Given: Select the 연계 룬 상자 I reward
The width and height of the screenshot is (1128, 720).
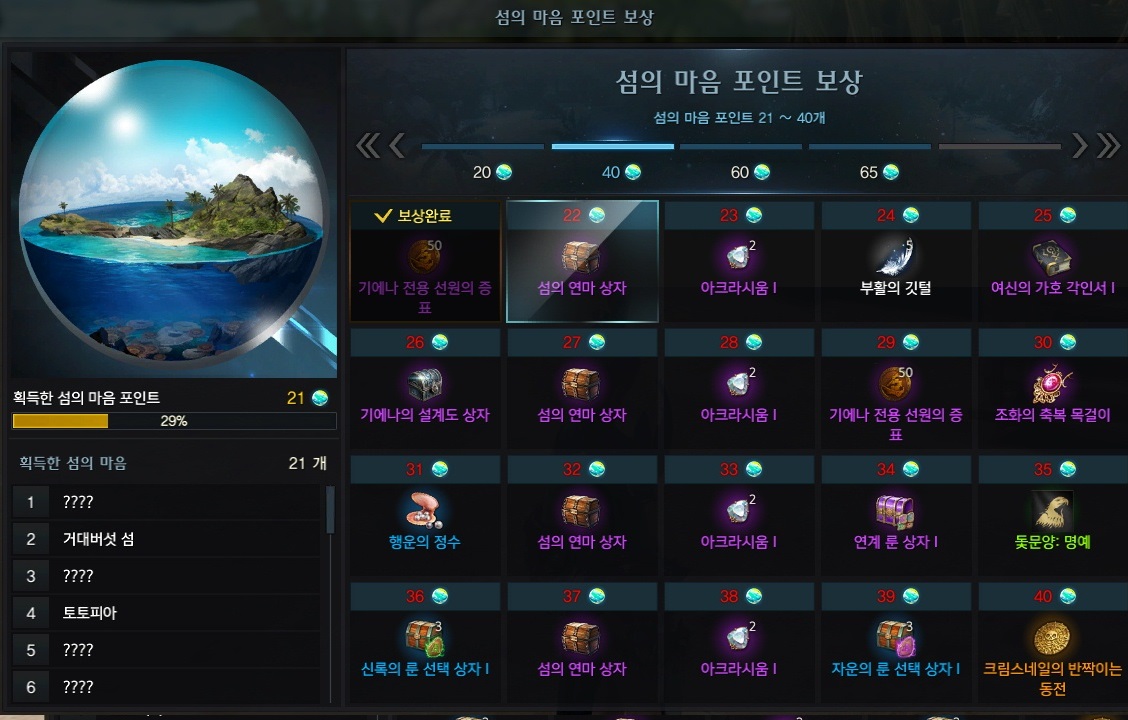Looking at the screenshot, I should tap(896, 515).
